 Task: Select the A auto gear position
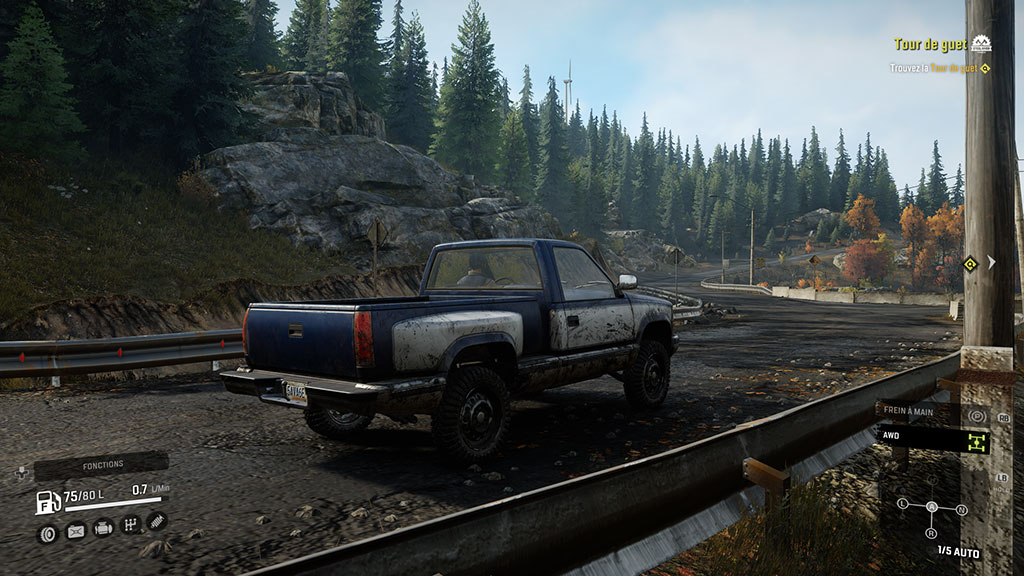pyautogui.click(x=932, y=507)
